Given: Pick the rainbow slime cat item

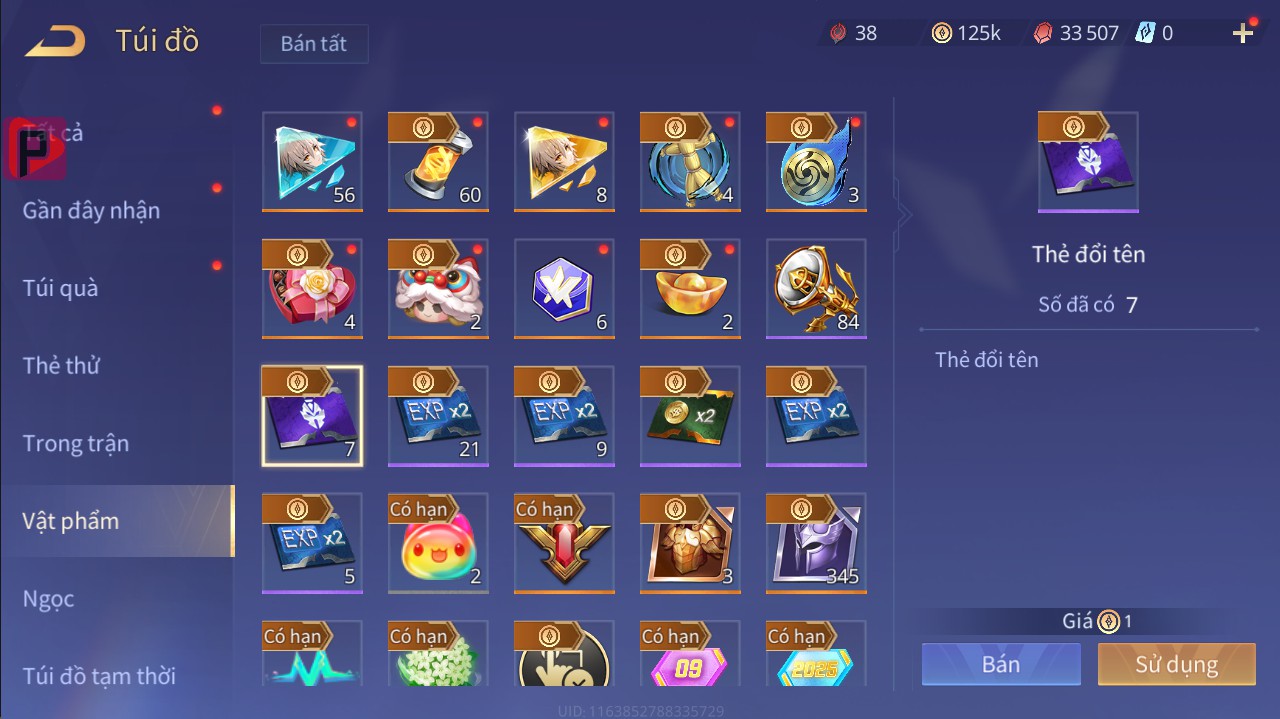Looking at the screenshot, I should tap(438, 543).
